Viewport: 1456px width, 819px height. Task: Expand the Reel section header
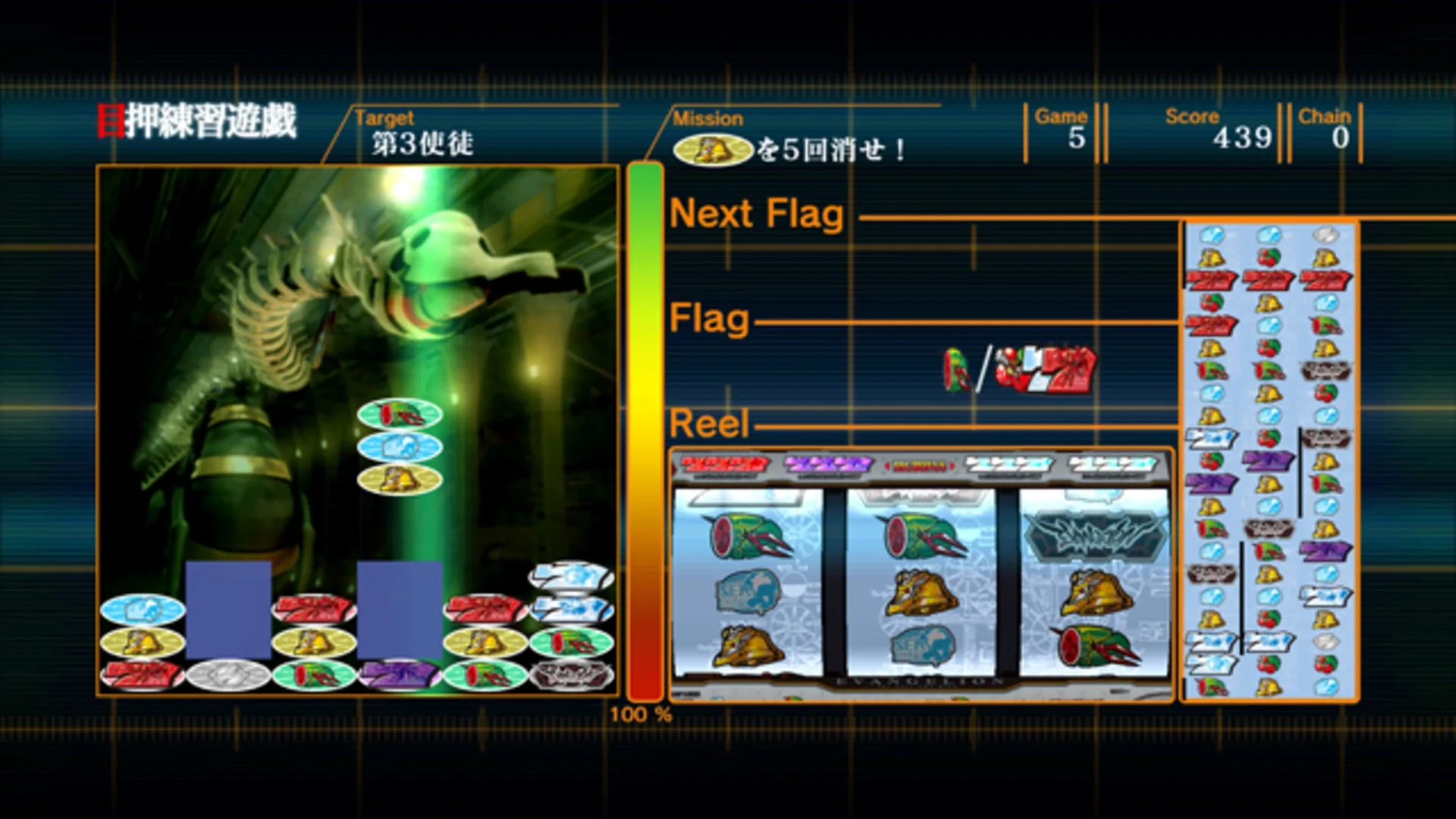point(708,423)
